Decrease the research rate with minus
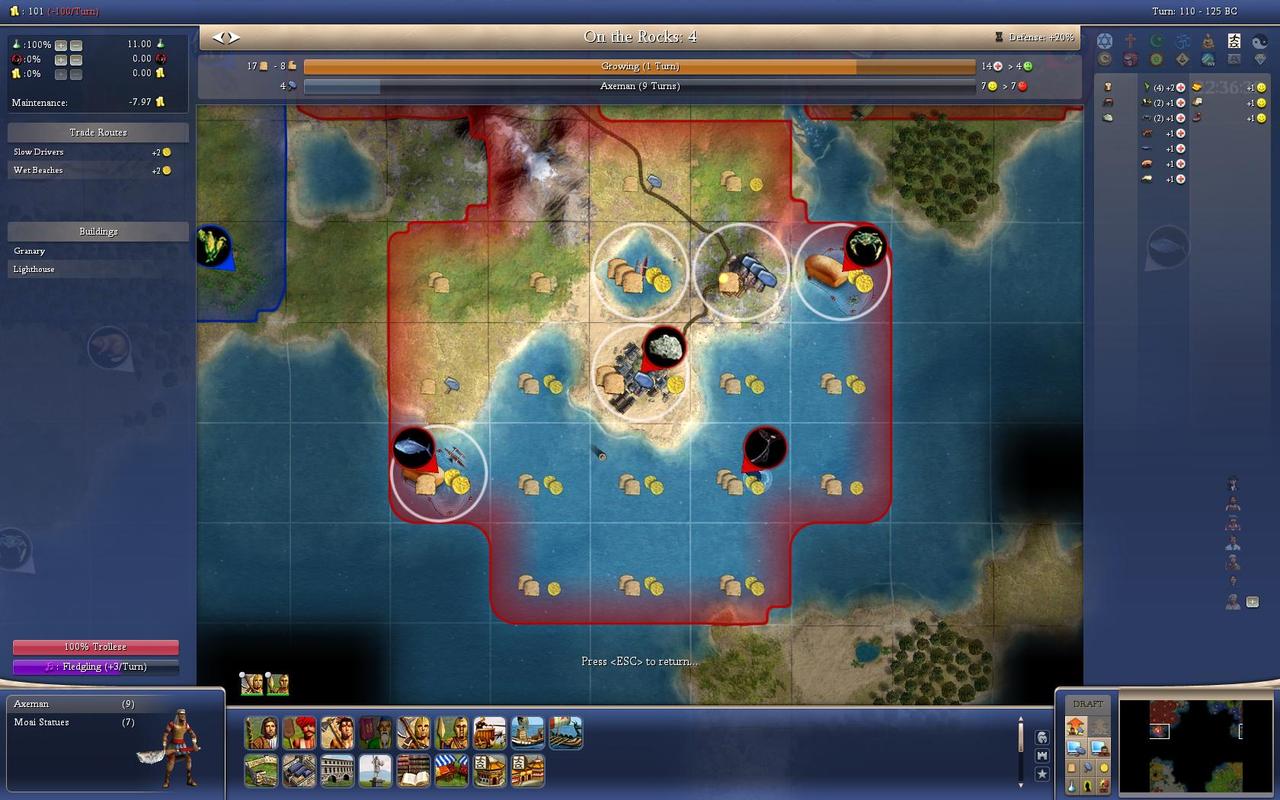1280x800 pixels. tap(76, 45)
